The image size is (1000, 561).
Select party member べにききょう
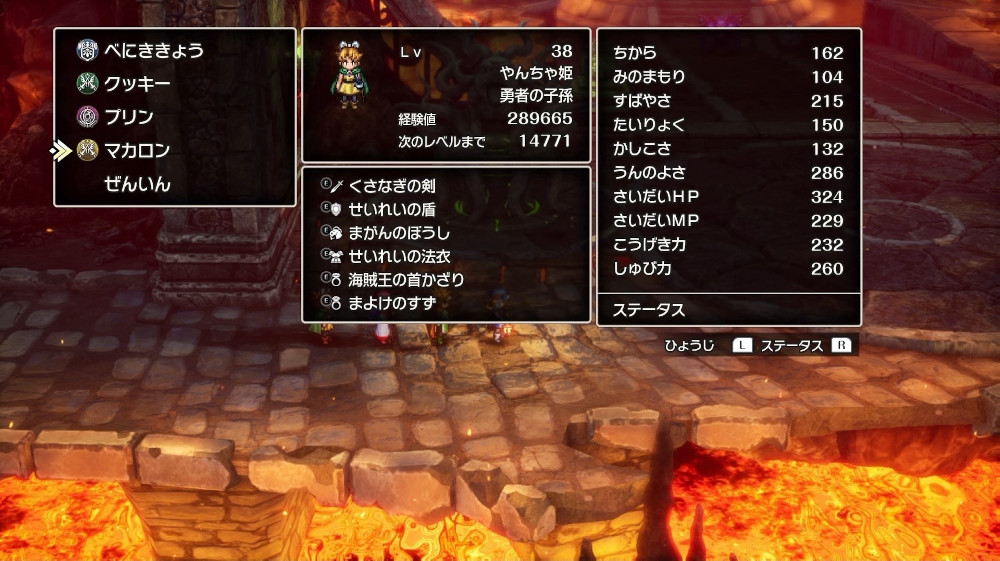point(153,50)
